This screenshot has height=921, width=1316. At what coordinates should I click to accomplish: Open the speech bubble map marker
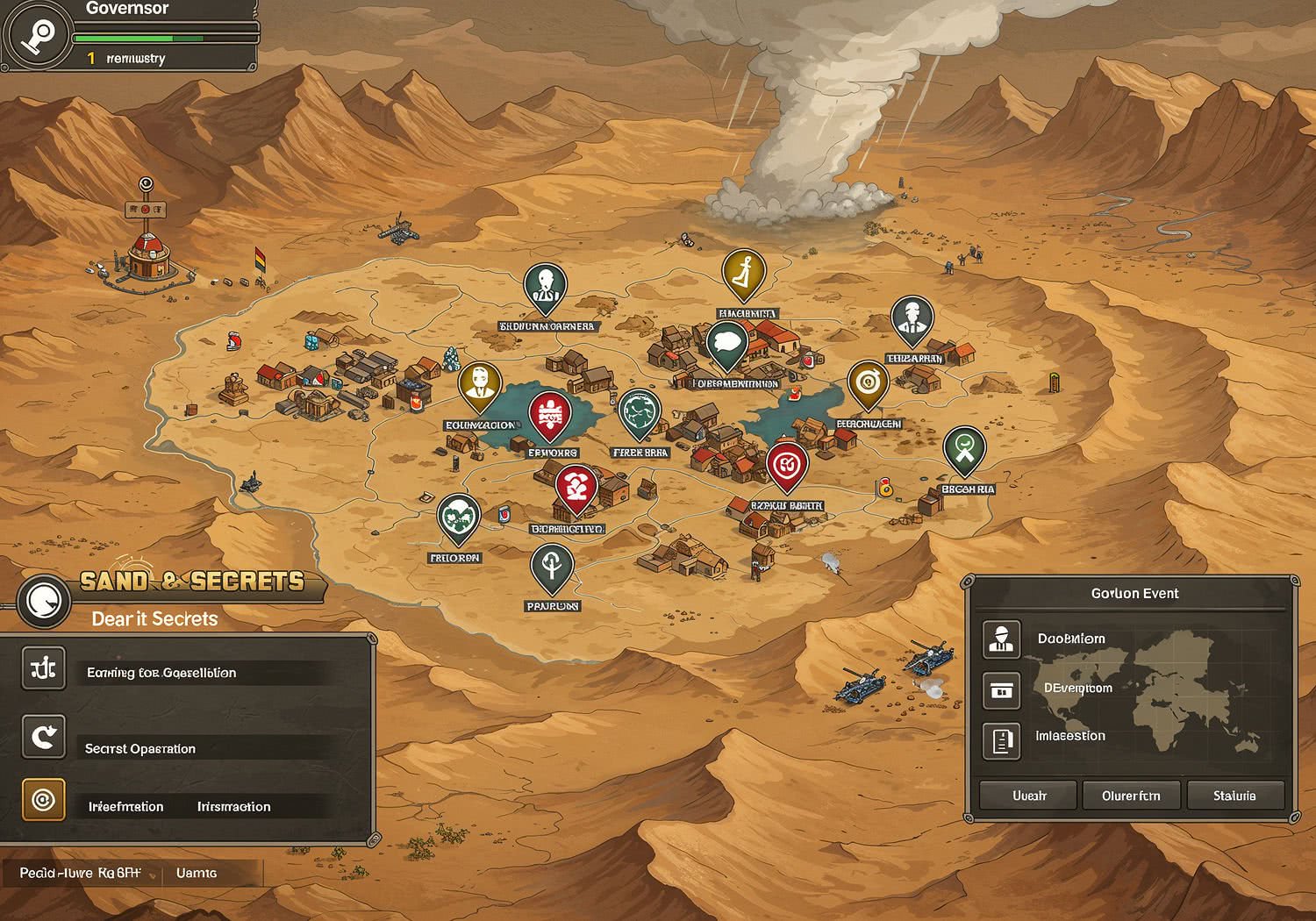point(726,344)
